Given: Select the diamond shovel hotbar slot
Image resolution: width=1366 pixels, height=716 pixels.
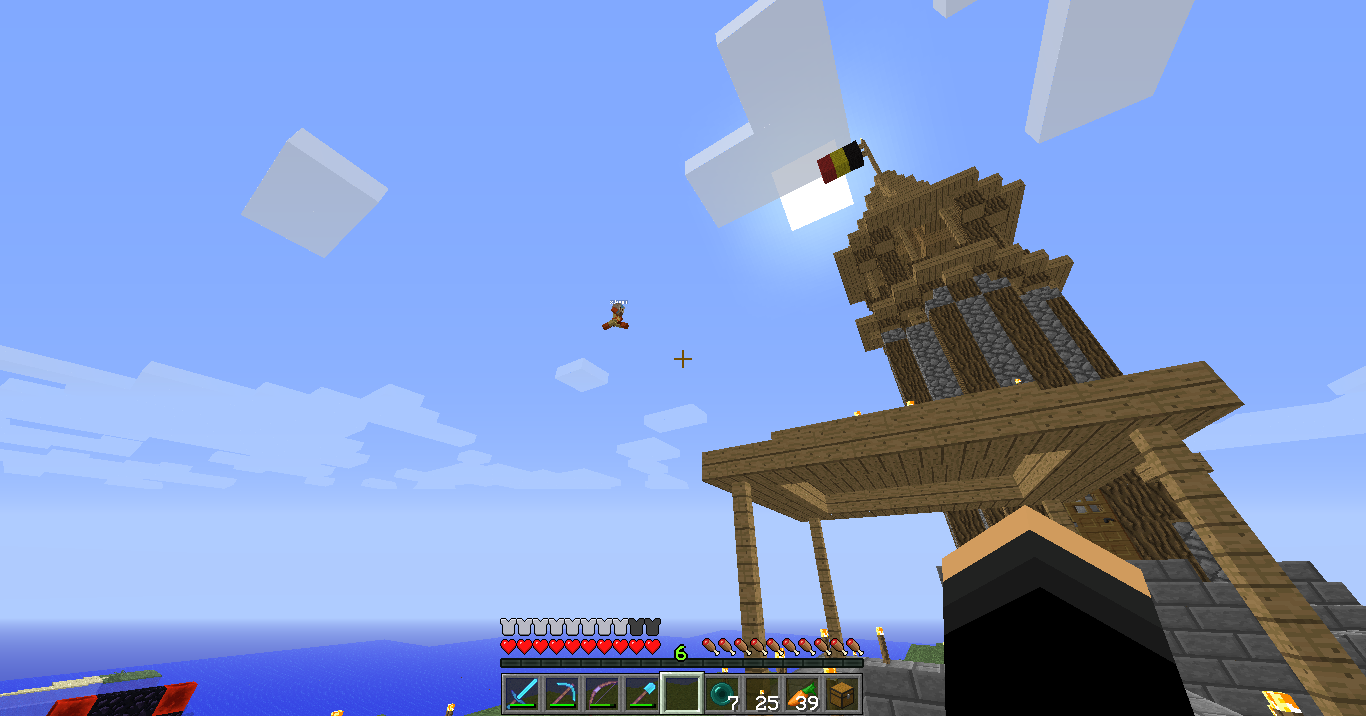Looking at the screenshot, I should [641, 693].
